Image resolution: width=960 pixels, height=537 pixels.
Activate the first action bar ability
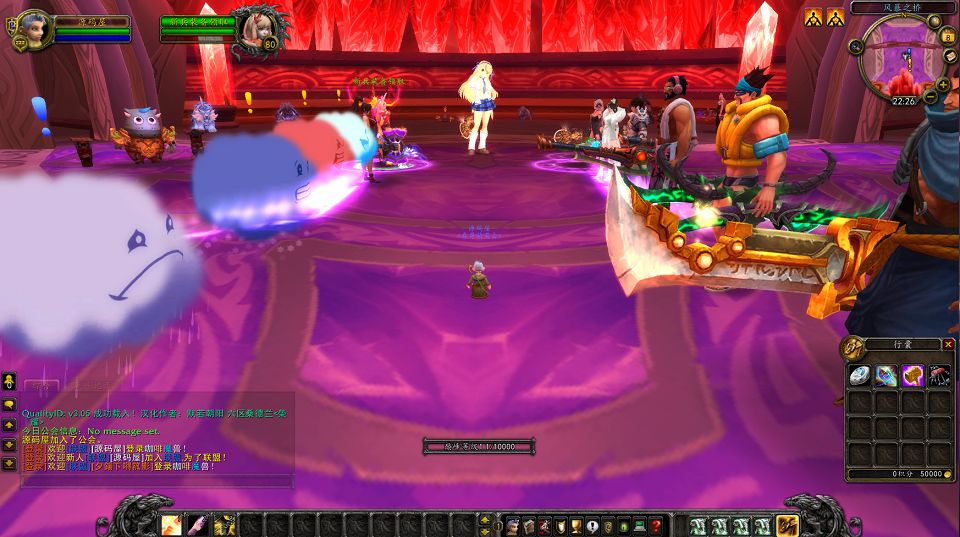point(171,524)
